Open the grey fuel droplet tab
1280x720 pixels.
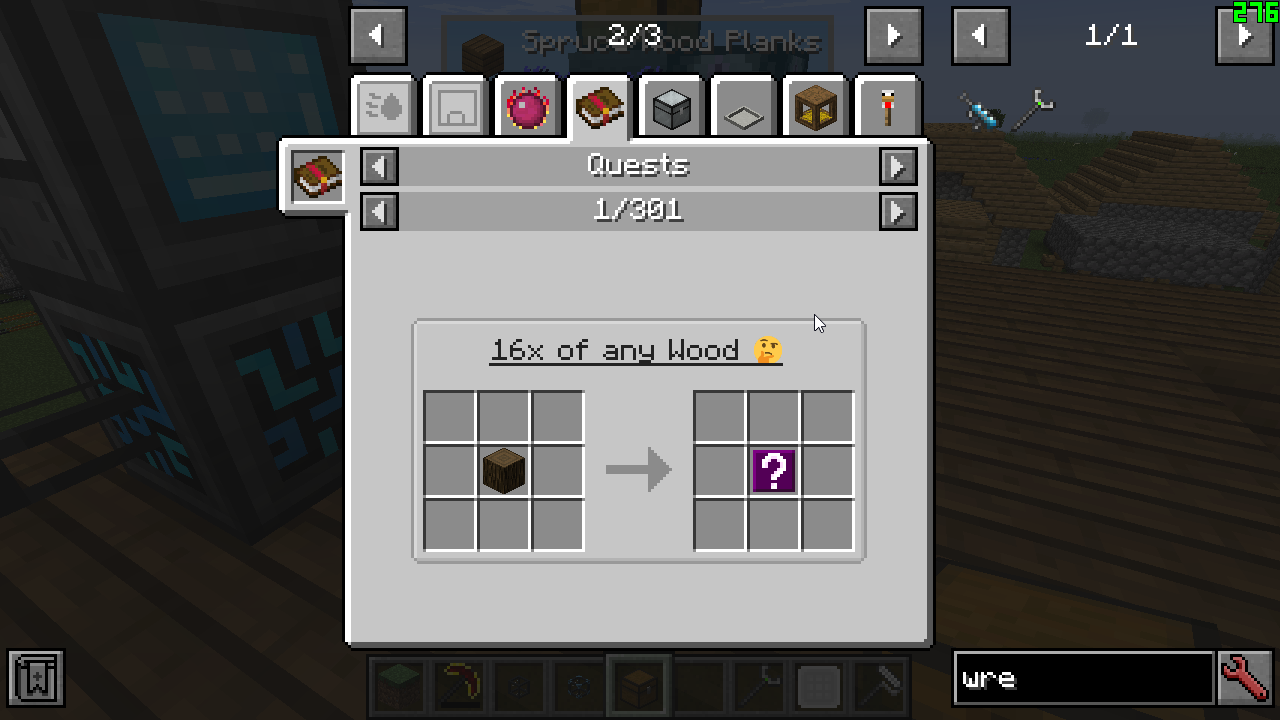coord(384,107)
